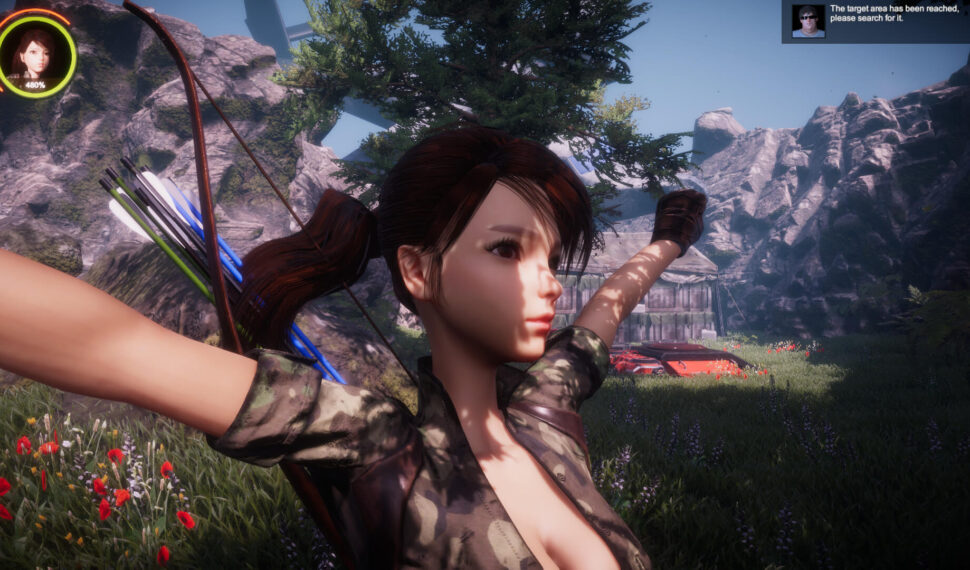This screenshot has height=570, width=970.
Task: Click the character portrait in the status ring
Action: (x=35, y=53)
